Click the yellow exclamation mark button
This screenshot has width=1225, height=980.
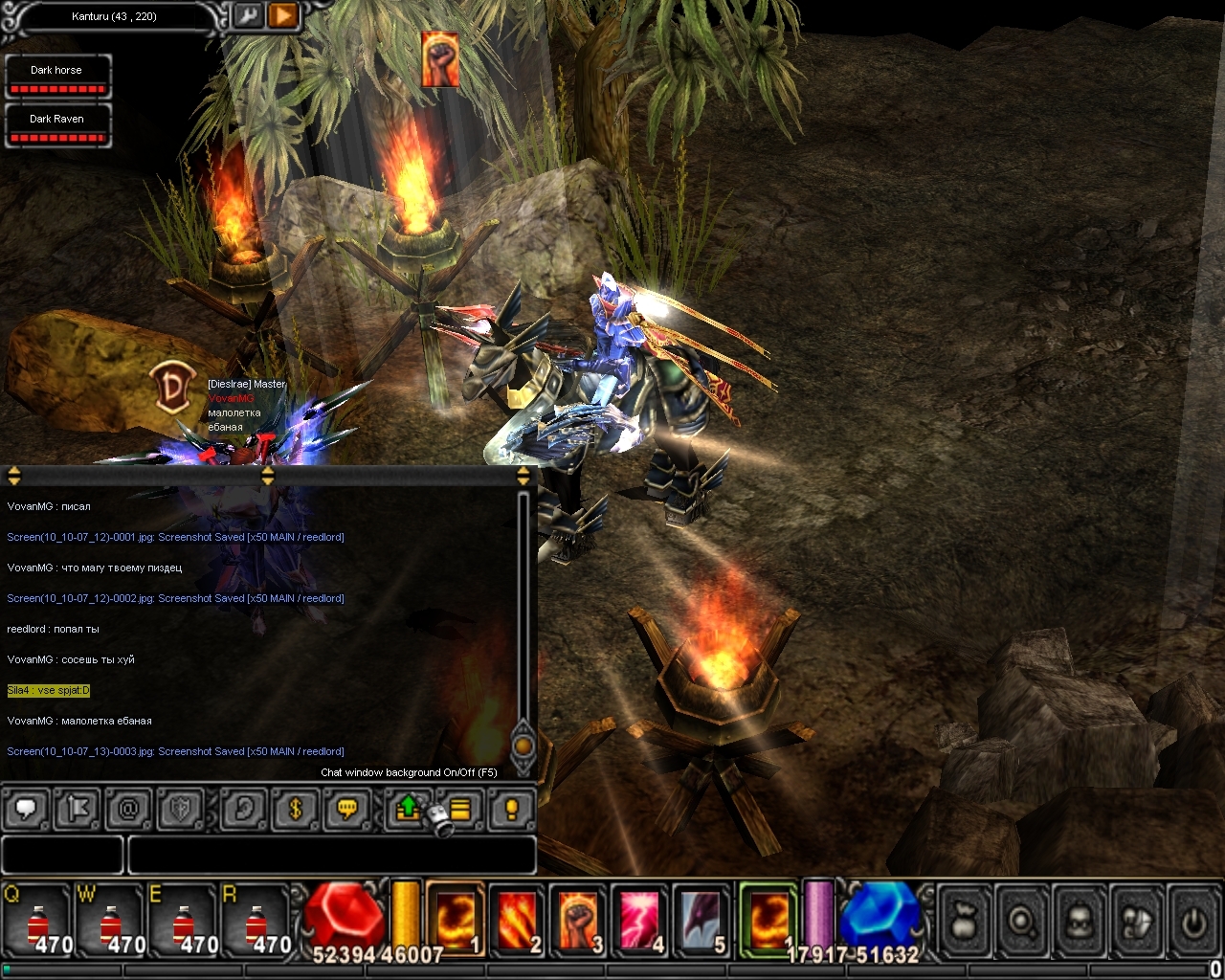[511, 810]
